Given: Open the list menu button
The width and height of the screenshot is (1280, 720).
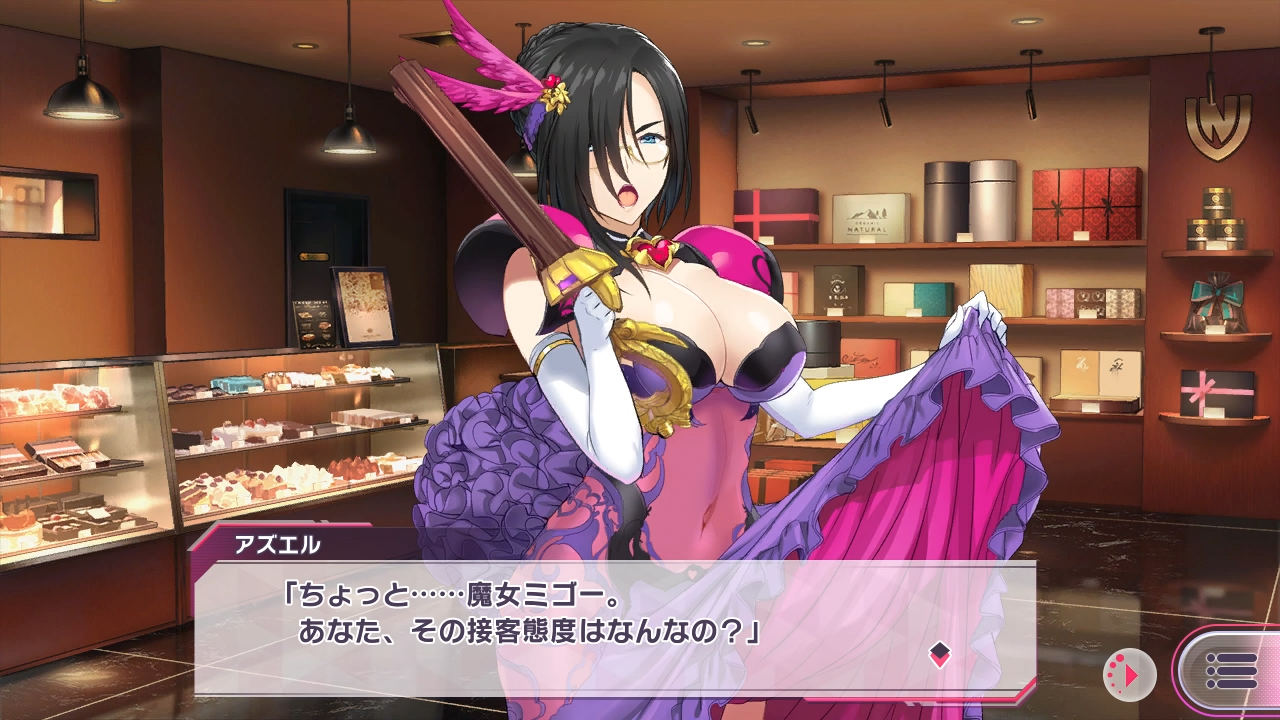Looking at the screenshot, I should click(x=1231, y=670).
